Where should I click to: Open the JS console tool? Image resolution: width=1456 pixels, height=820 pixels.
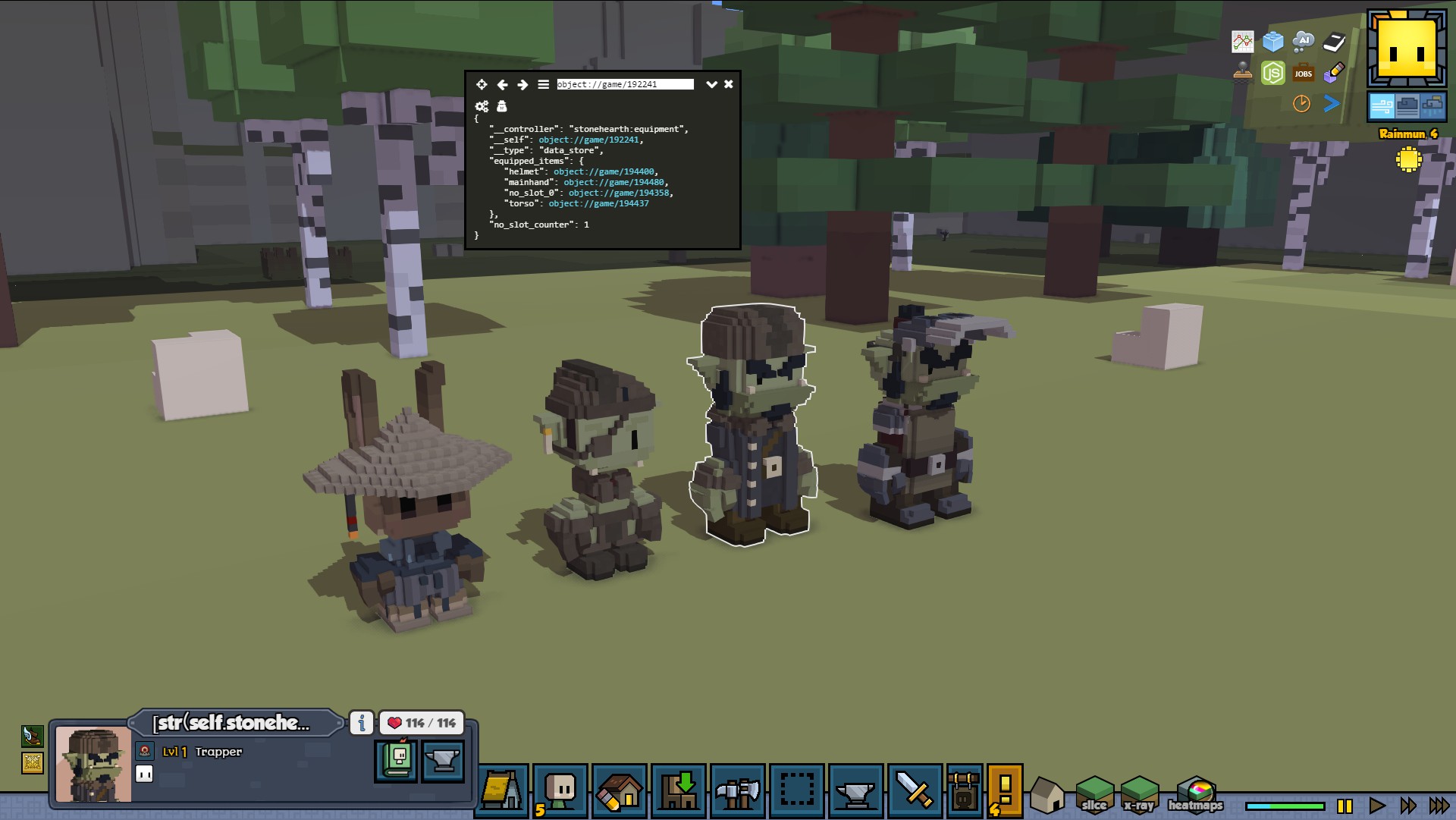pos(1272,73)
